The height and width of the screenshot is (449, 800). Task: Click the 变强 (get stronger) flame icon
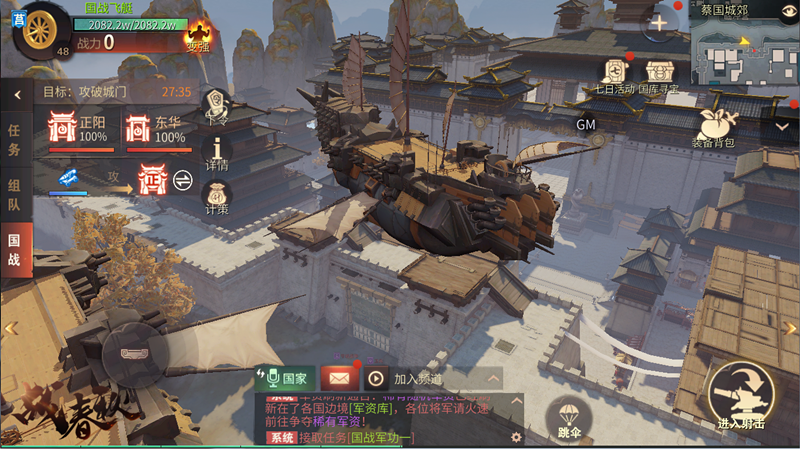198,35
